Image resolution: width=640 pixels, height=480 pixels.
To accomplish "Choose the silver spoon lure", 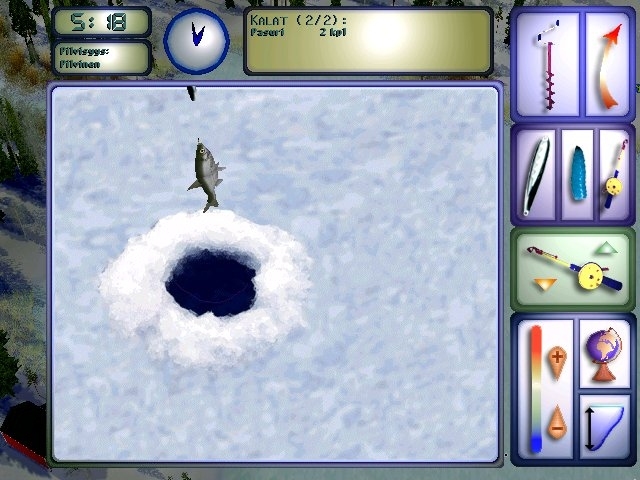I will (x=538, y=174).
